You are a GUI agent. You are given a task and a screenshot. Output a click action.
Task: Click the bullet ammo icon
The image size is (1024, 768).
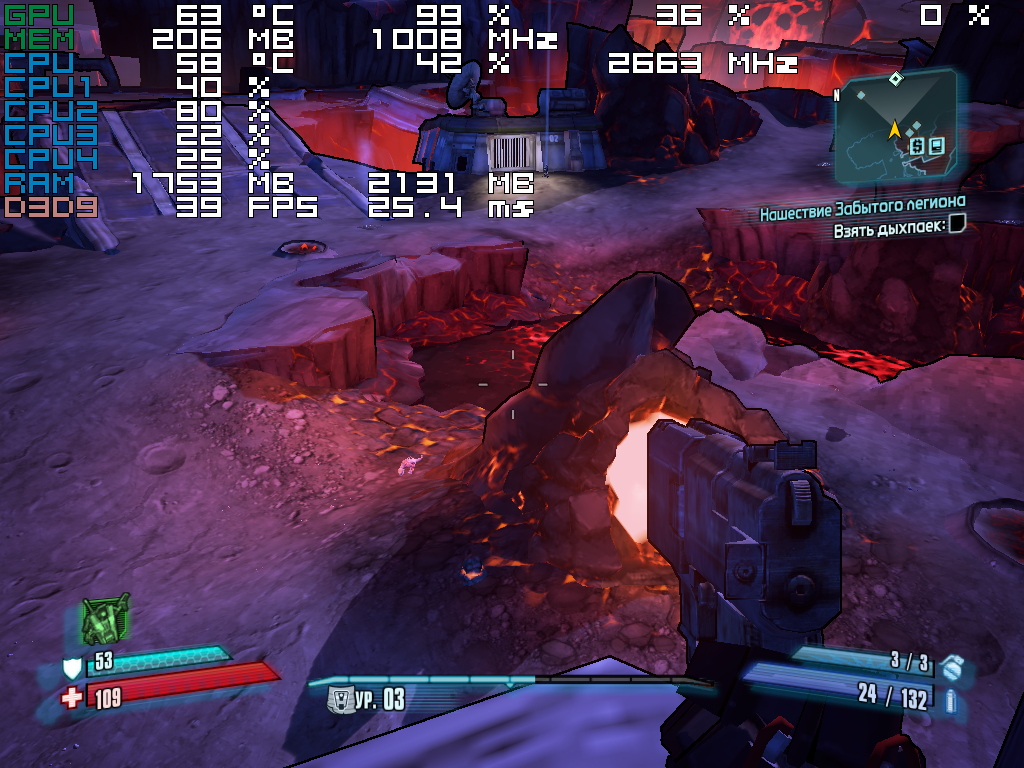click(x=950, y=700)
